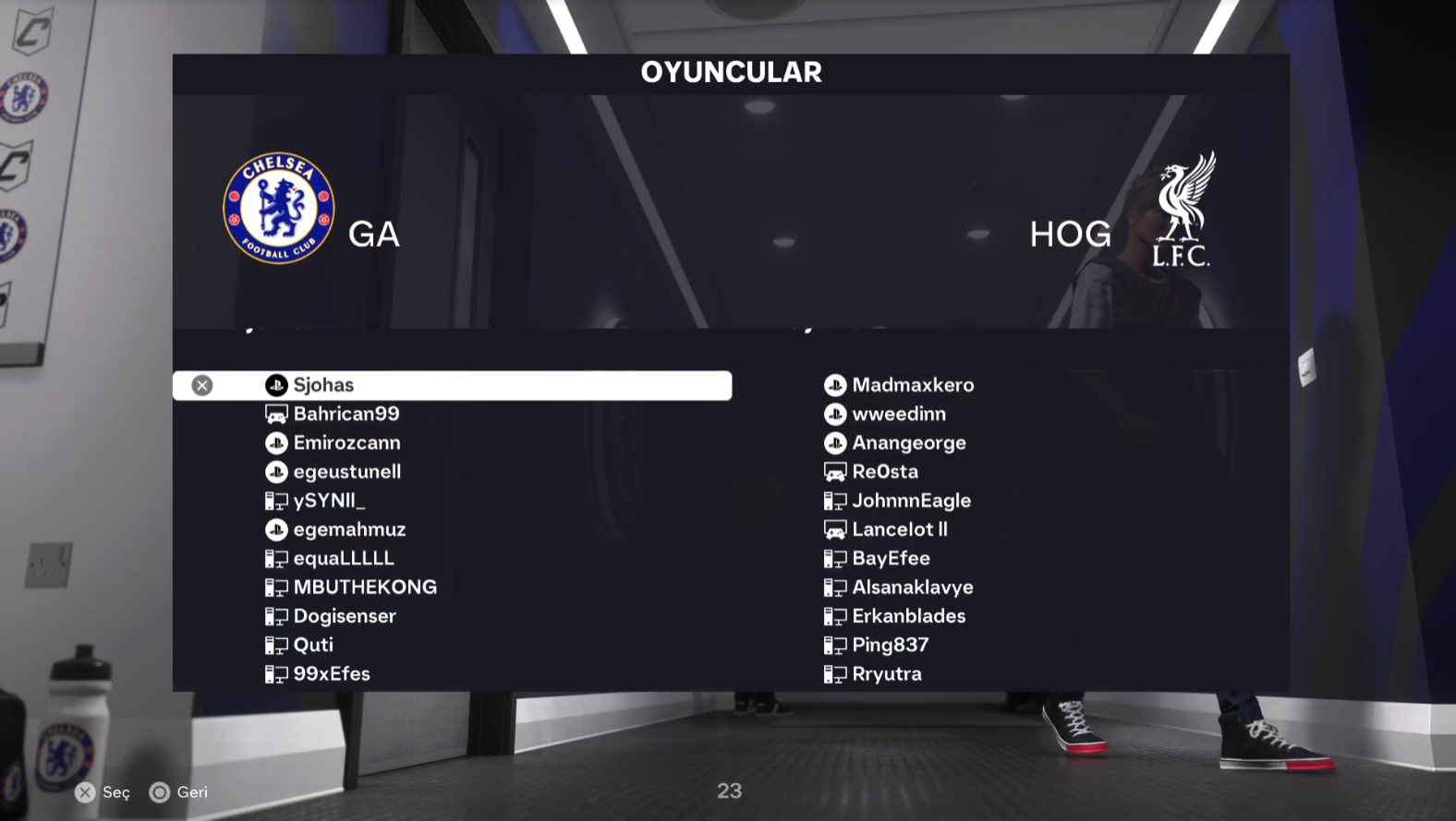
Task: Select player equaLLLLL
Action: coord(343,559)
